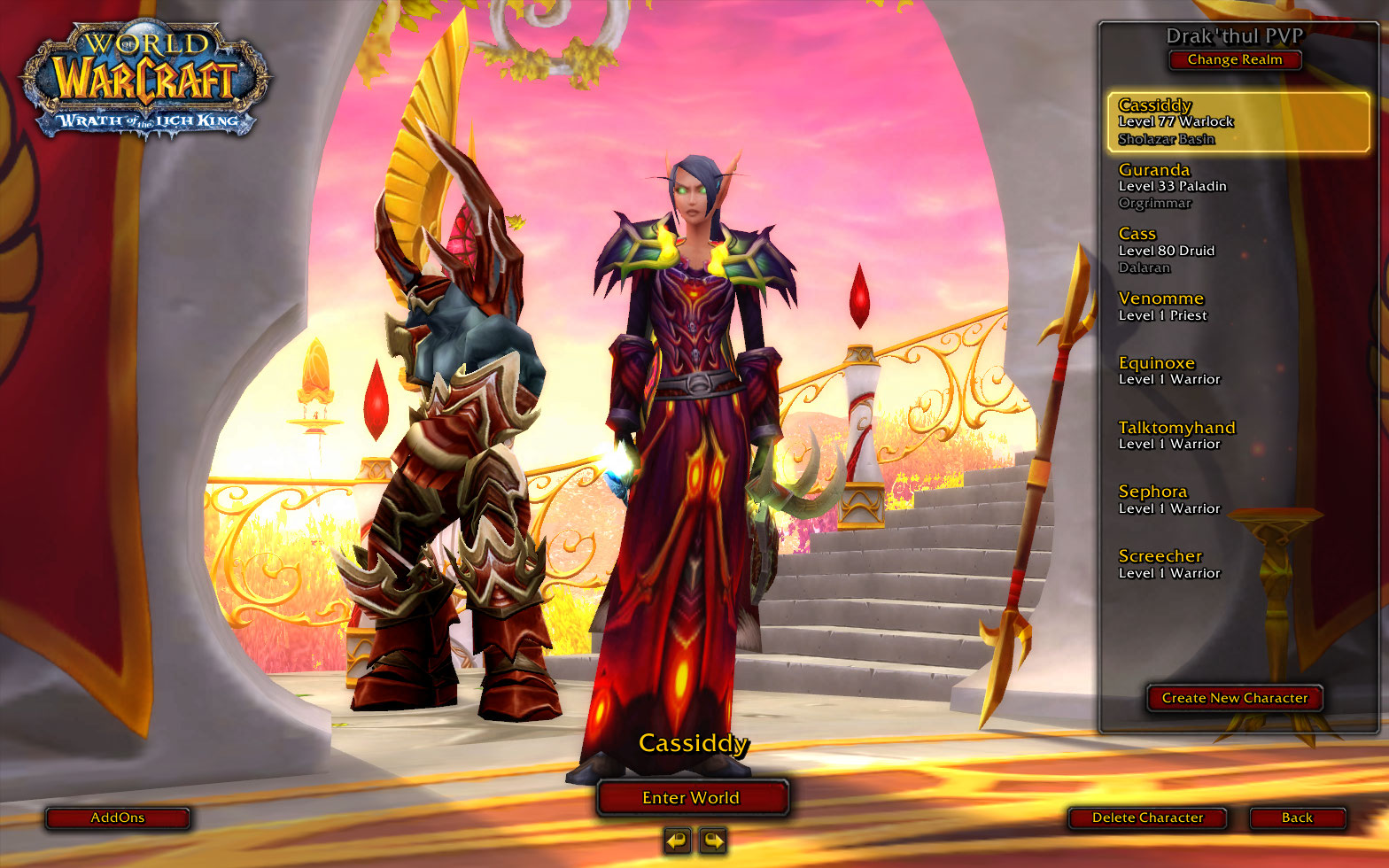Screen dimensions: 1389x868
Task: Click the realm name Drak'thul PVP
Action: click(1234, 36)
